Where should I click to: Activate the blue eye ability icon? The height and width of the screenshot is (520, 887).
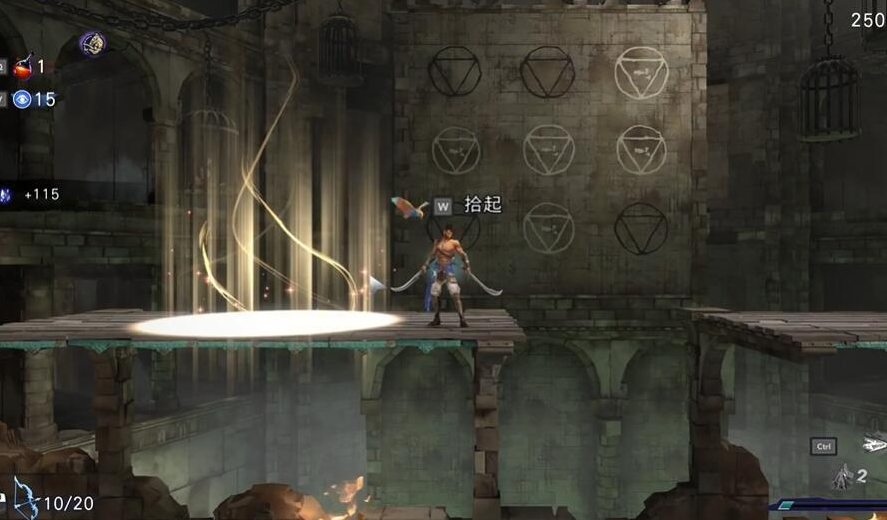(22, 99)
